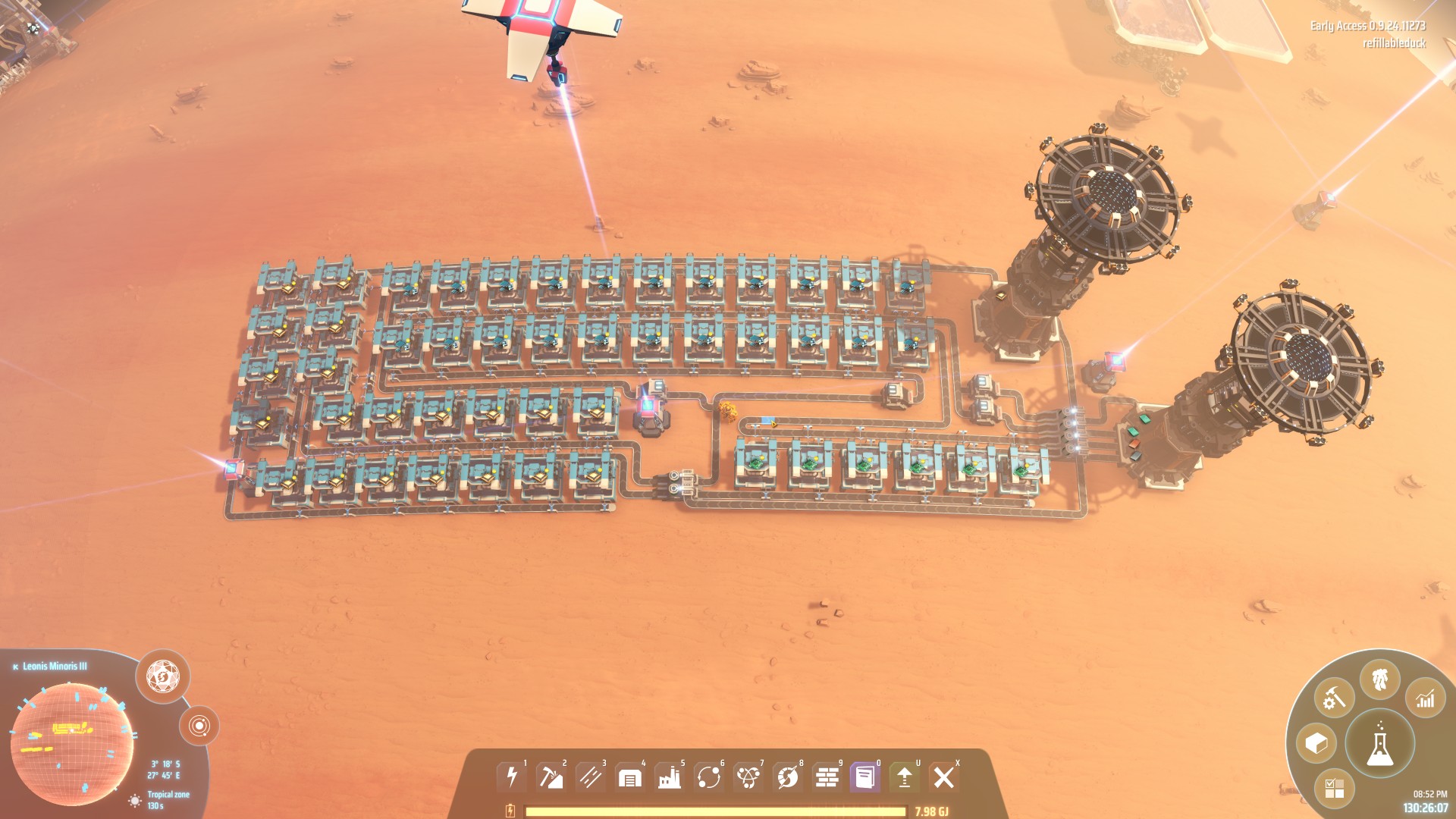Open the mecha character panel
Viewport: 1456px width, 819px height.
coord(1379,679)
